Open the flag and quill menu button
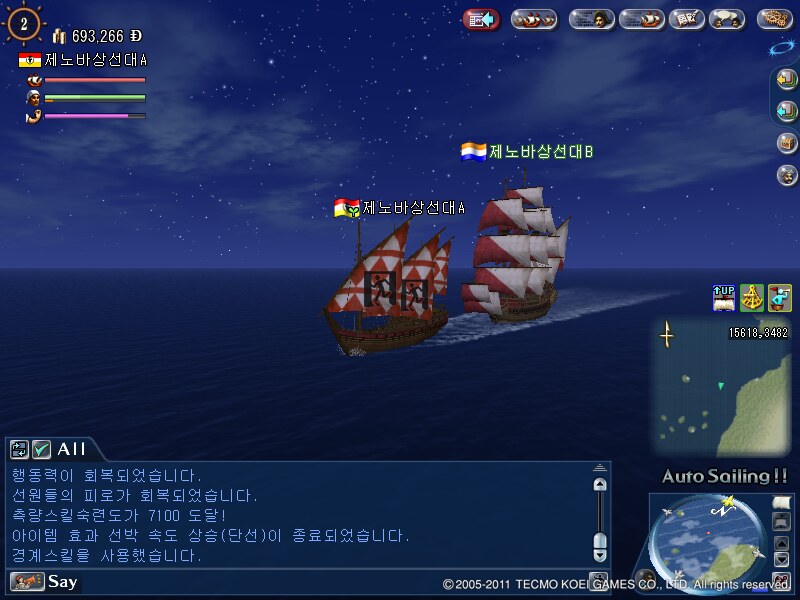800x600 pixels. point(685,19)
